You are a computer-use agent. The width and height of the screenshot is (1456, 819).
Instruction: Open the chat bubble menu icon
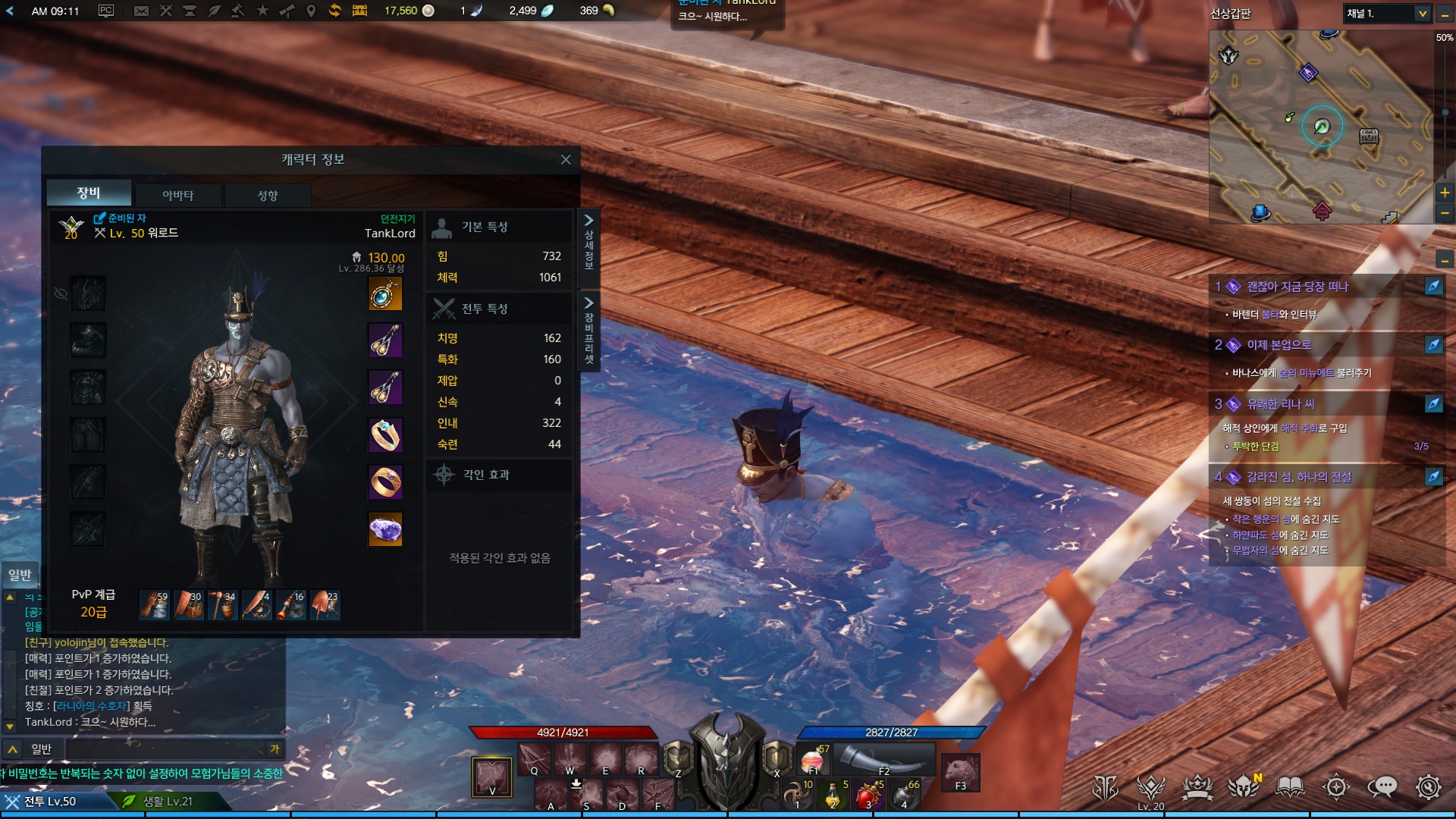pos(1382,787)
